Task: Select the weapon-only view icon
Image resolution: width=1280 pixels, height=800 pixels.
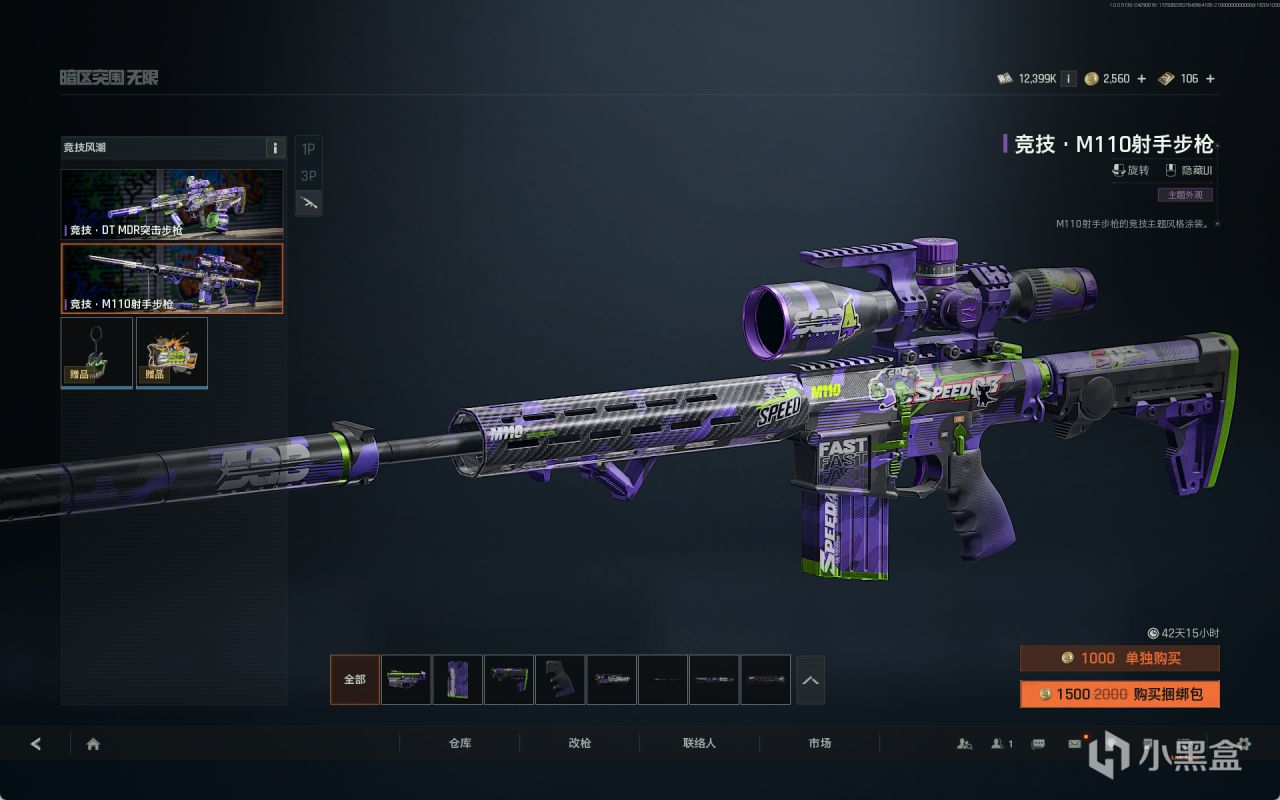Action: (309, 203)
